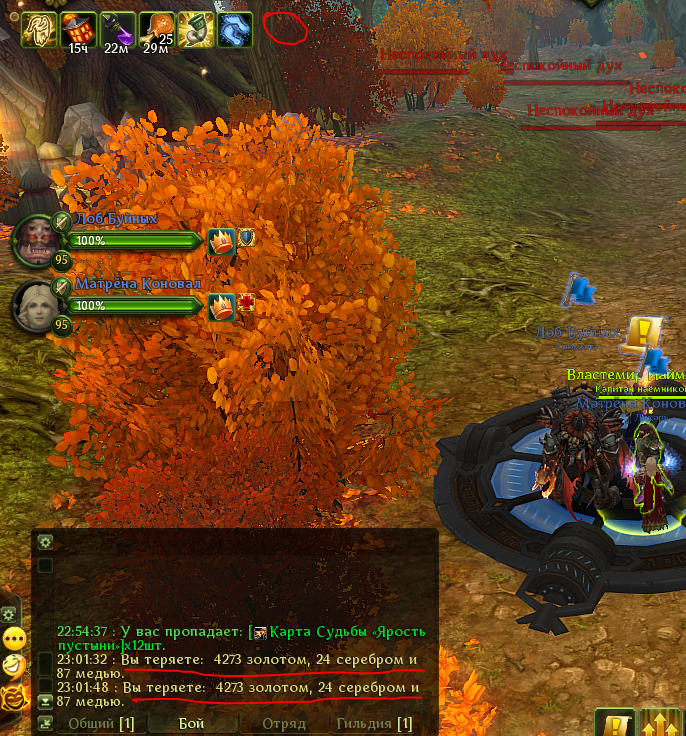Open the Бой chat tab

point(191,723)
